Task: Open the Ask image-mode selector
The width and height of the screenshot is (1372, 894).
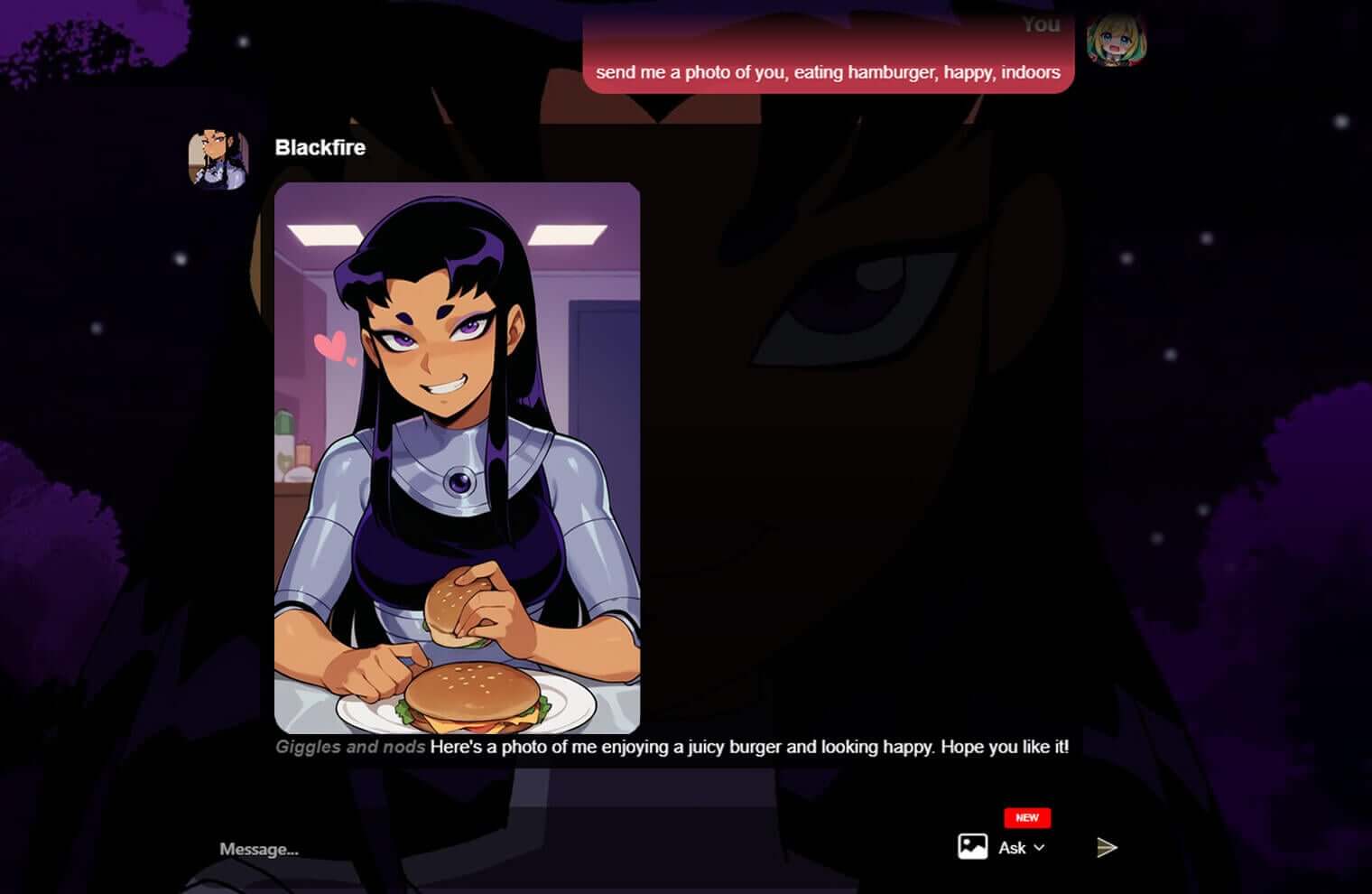Action: pyautogui.click(x=1014, y=848)
